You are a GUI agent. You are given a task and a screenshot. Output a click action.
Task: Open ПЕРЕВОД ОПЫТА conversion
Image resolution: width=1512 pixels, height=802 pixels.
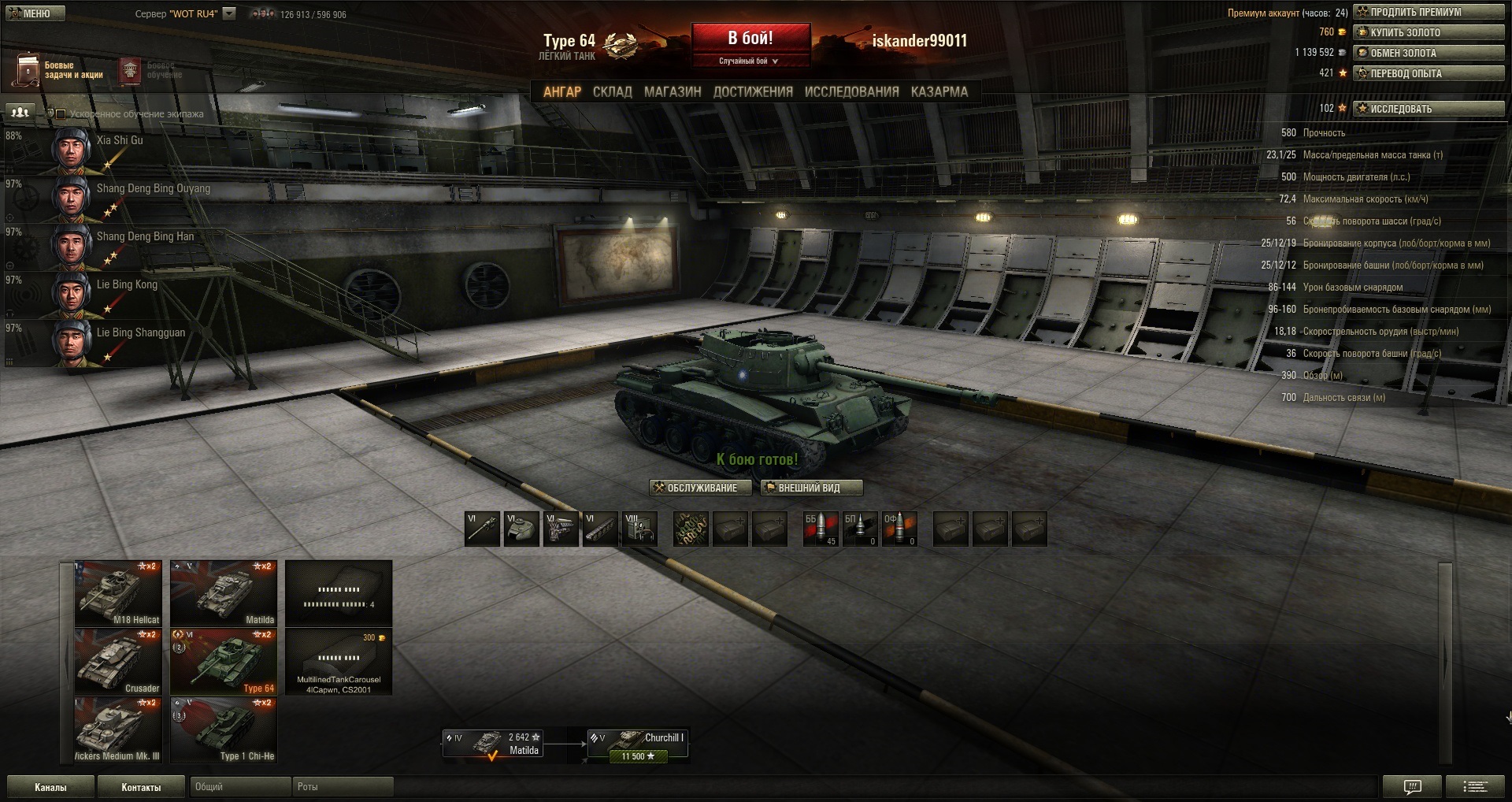1429,73
